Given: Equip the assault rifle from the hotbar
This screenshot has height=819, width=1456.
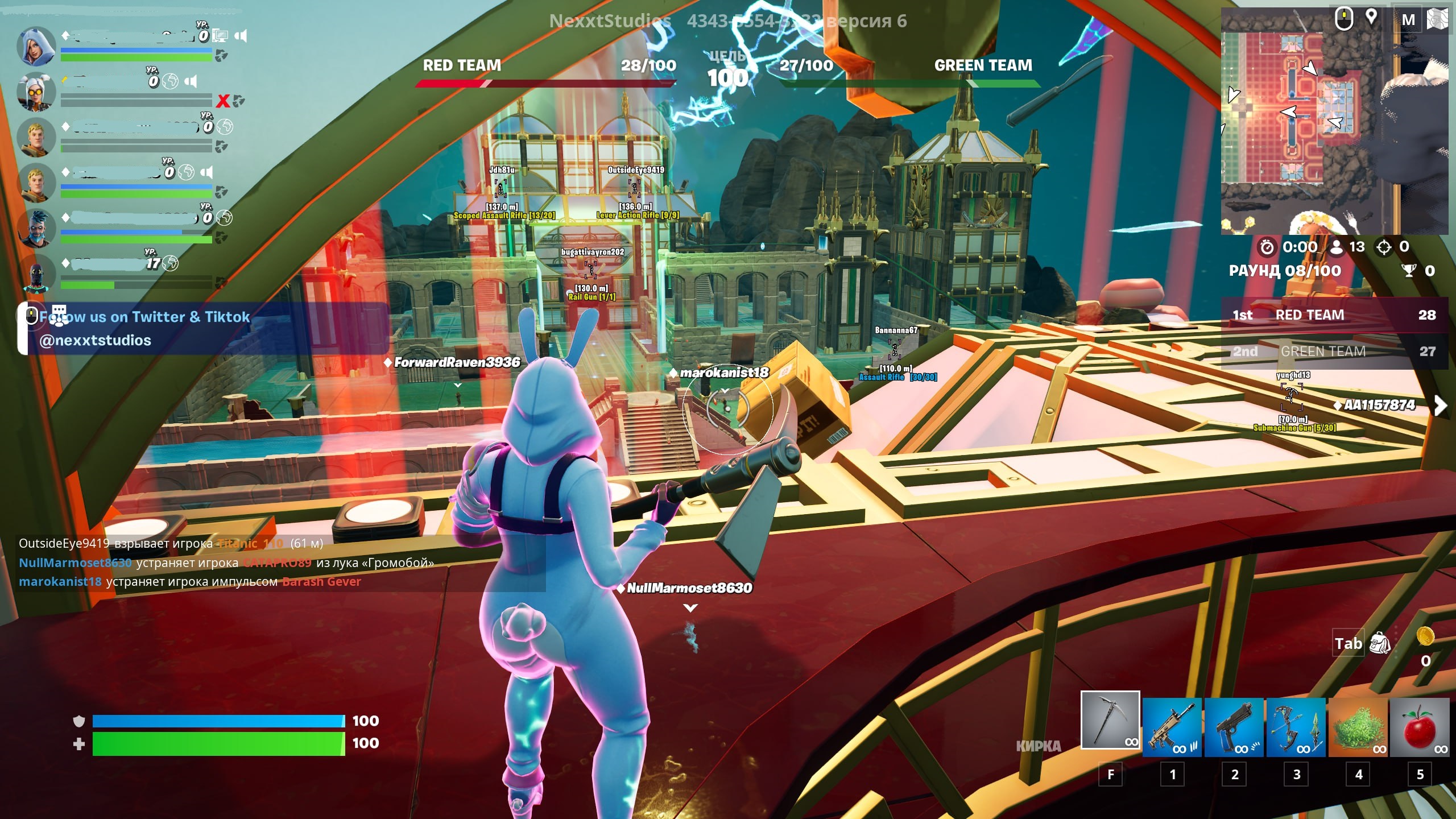Looking at the screenshot, I should pyautogui.click(x=1172, y=727).
